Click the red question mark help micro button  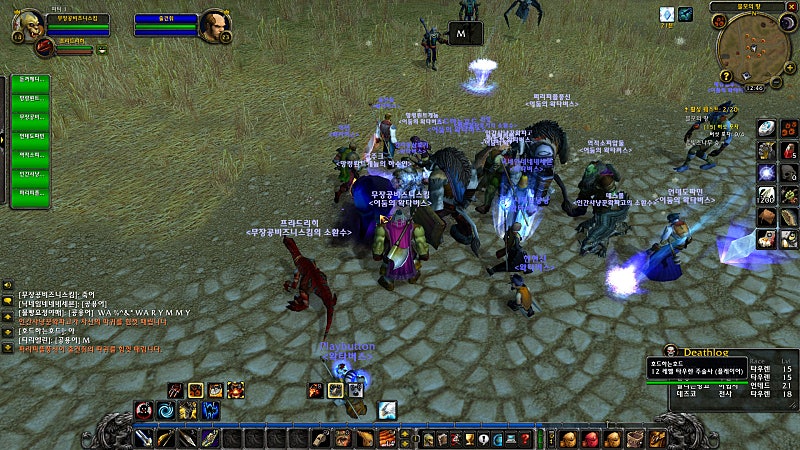coord(525,439)
